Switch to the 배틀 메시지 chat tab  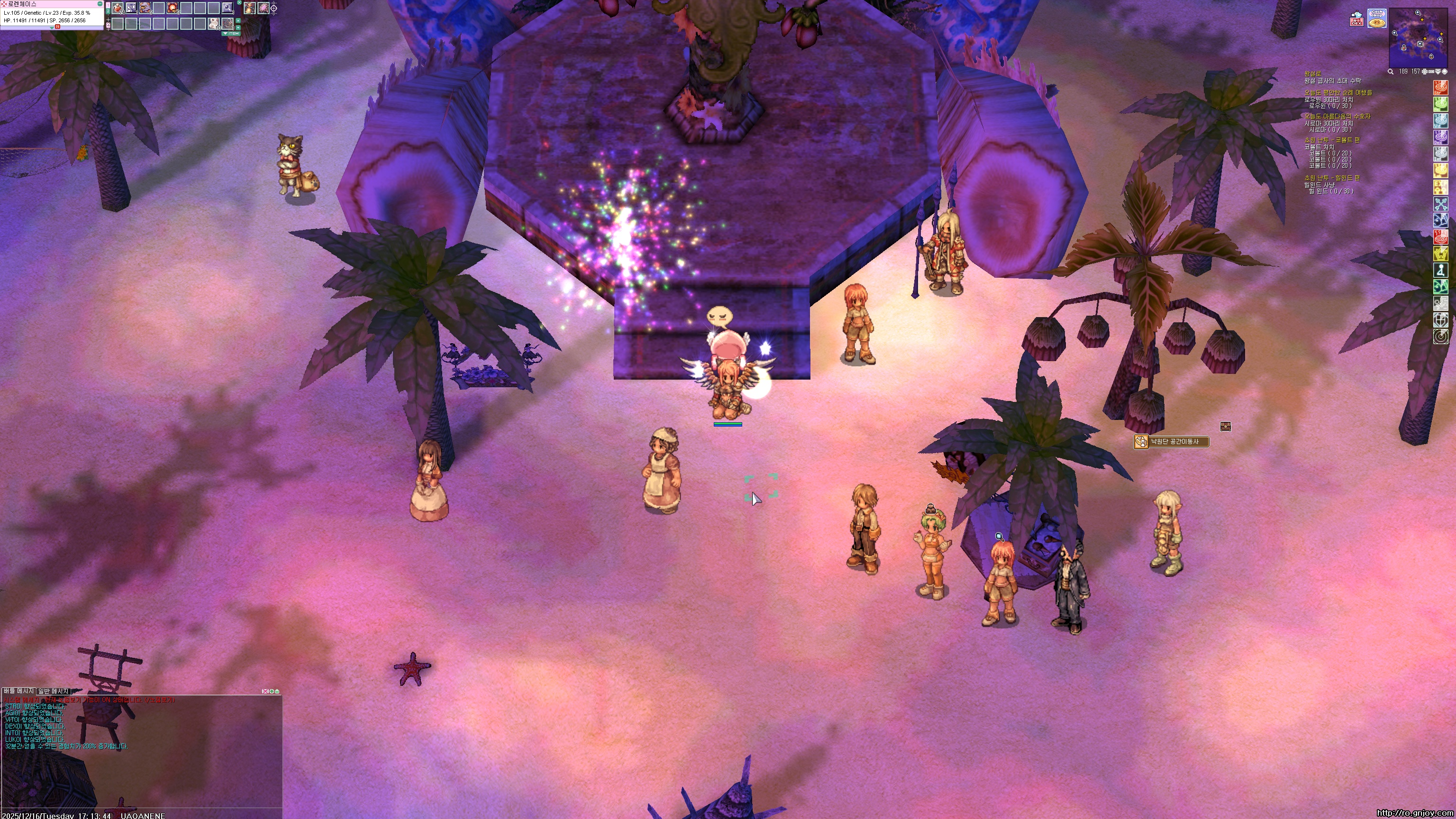click(x=18, y=691)
